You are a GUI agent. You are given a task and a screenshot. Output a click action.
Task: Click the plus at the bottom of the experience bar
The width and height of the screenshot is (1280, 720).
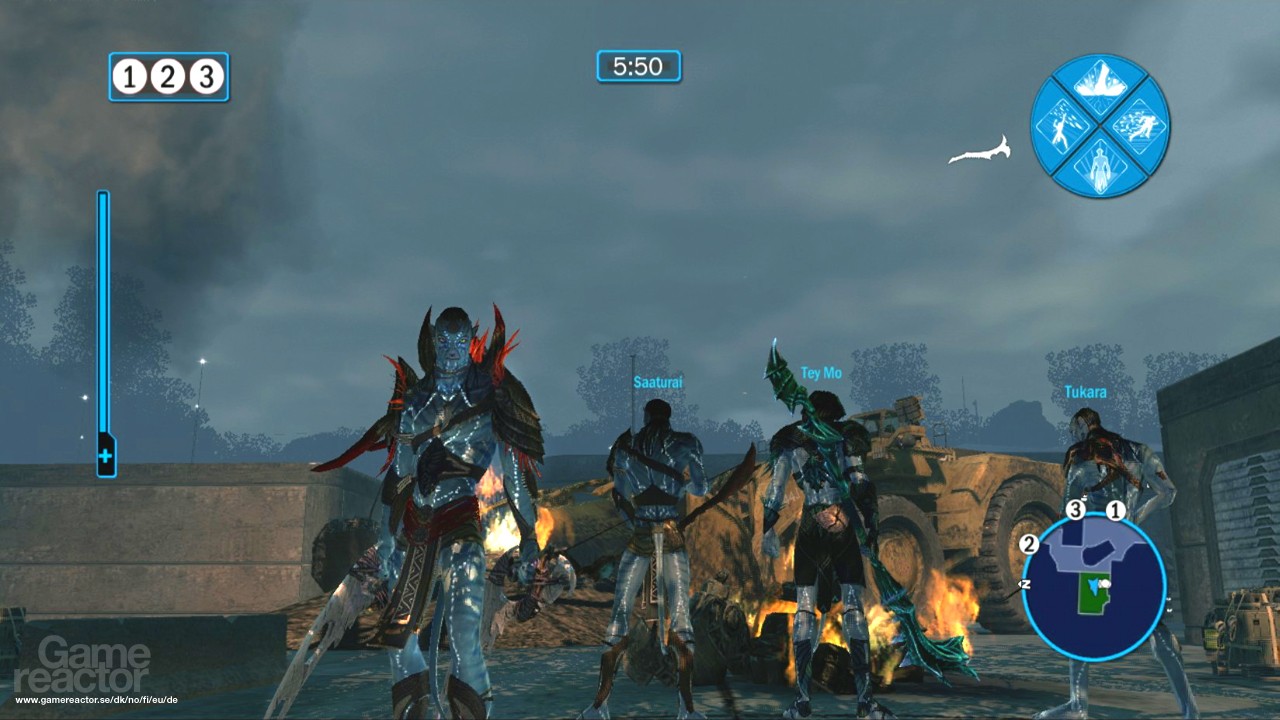click(103, 458)
